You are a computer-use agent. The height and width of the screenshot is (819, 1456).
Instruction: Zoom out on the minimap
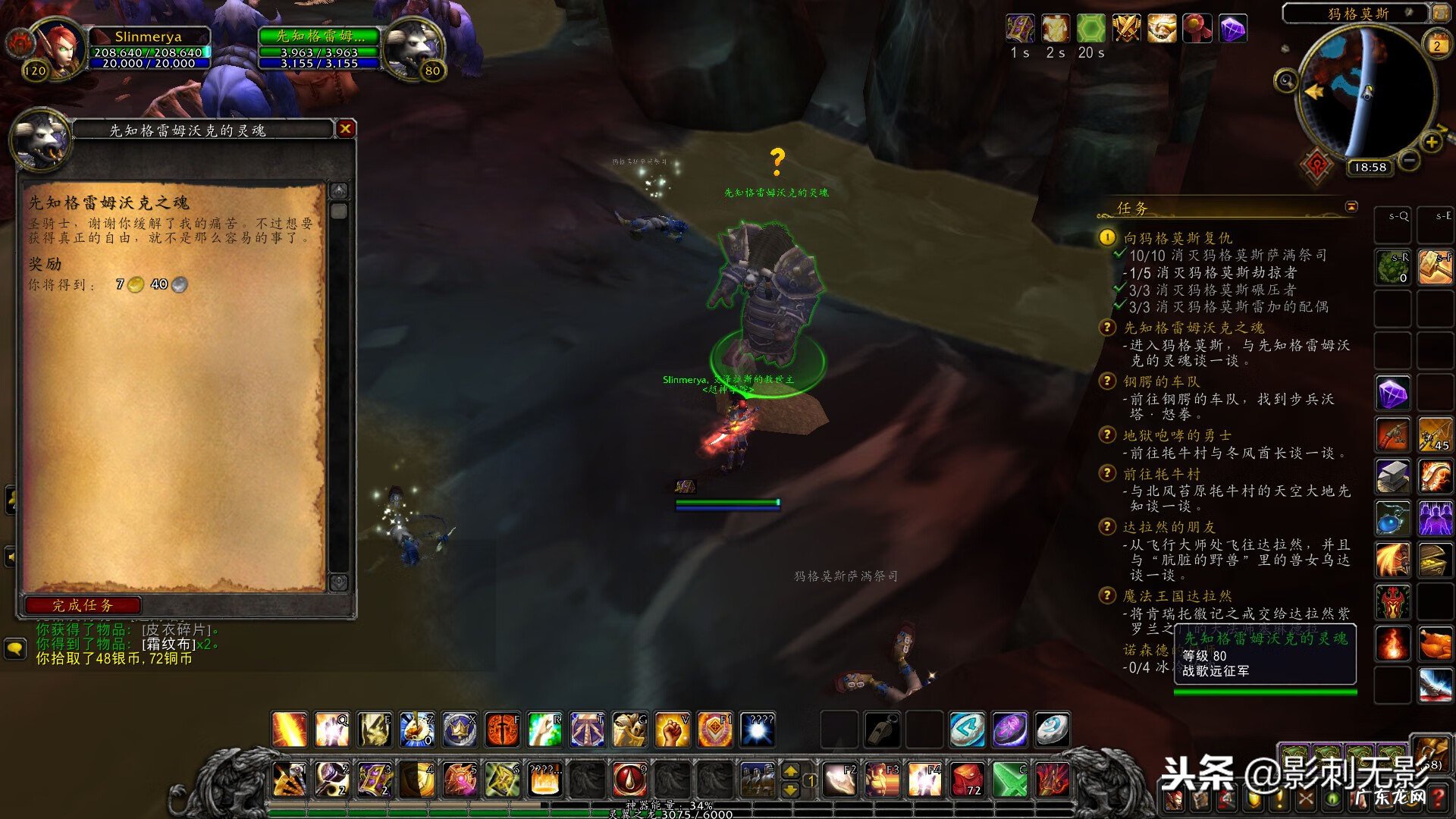1409,160
